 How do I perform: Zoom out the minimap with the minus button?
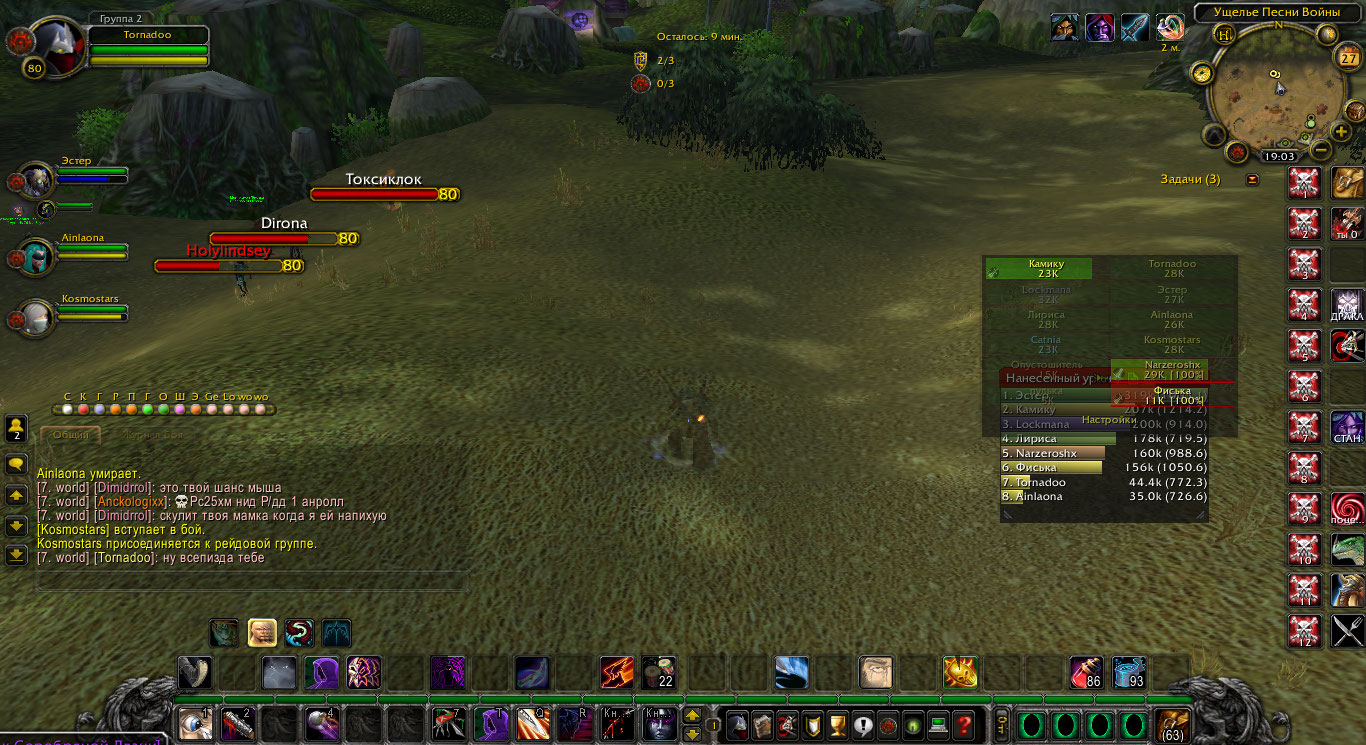1320,151
